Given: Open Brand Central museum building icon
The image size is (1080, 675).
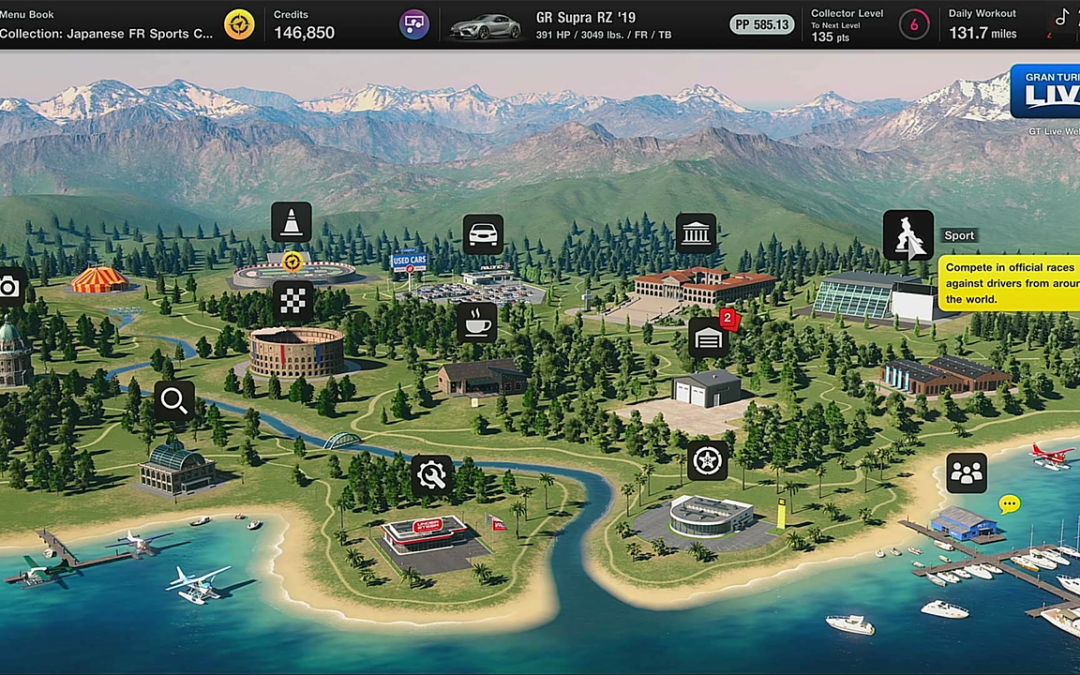Looking at the screenshot, I should coord(696,234).
